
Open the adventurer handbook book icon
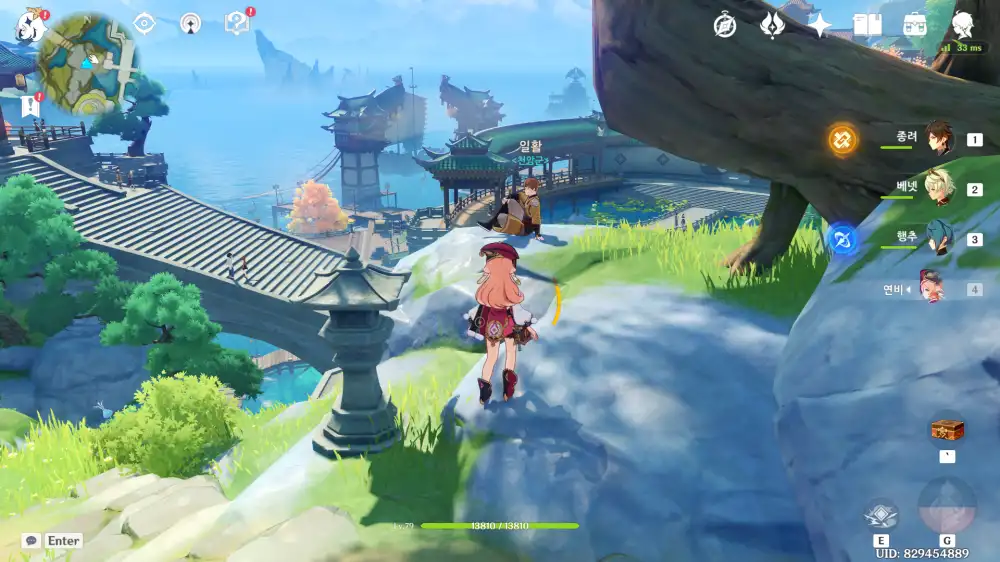pyautogui.click(x=866, y=26)
